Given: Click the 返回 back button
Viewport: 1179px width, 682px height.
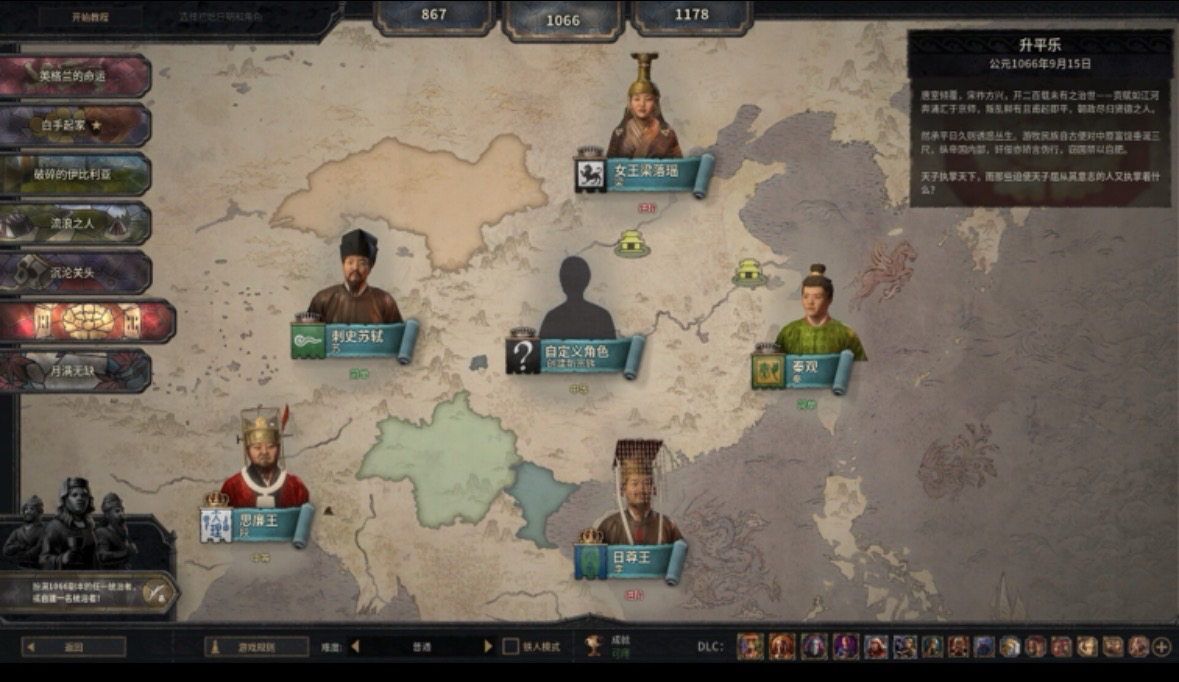Looking at the screenshot, I should tap(74, 647).
